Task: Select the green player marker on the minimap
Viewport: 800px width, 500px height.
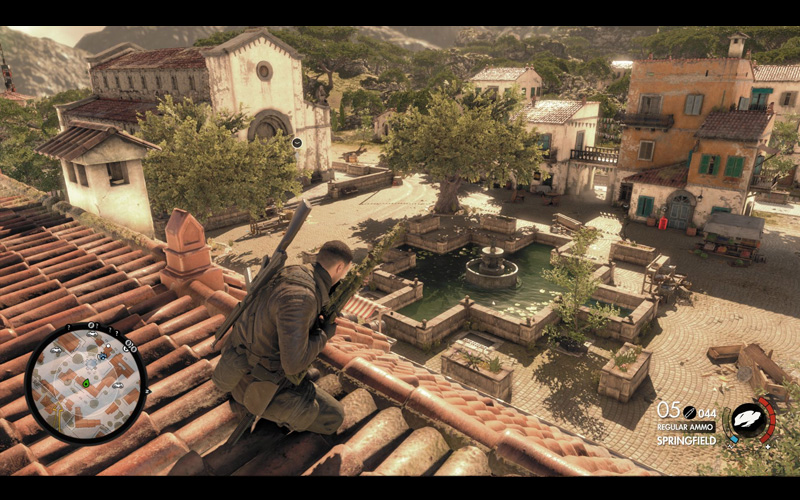Action: tap(86, 382)
